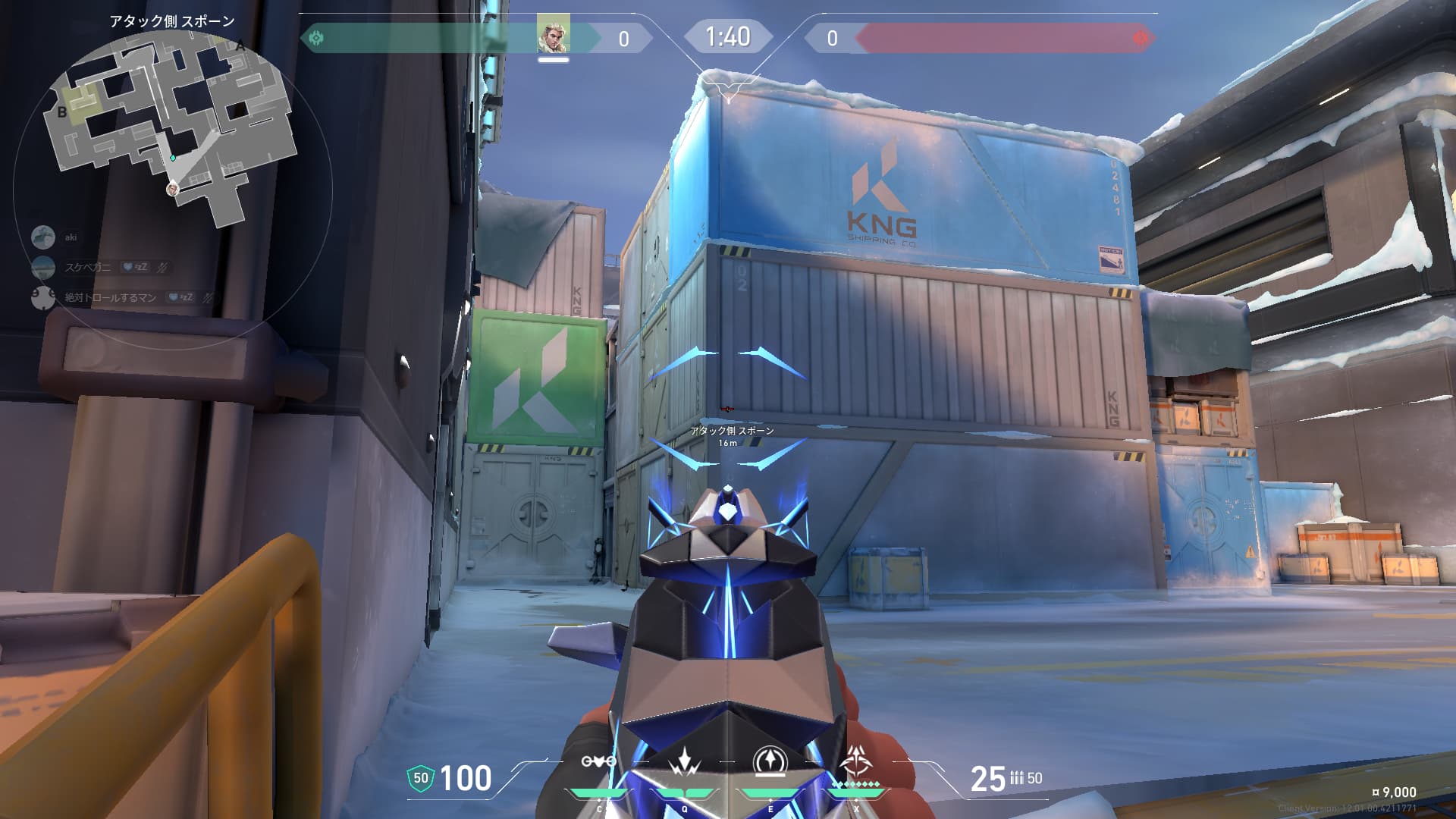Image resolution: width=1456 pixels, height=819 pixels.
Task: Activate the Recon Bolt ability icon
Action: 770,761
